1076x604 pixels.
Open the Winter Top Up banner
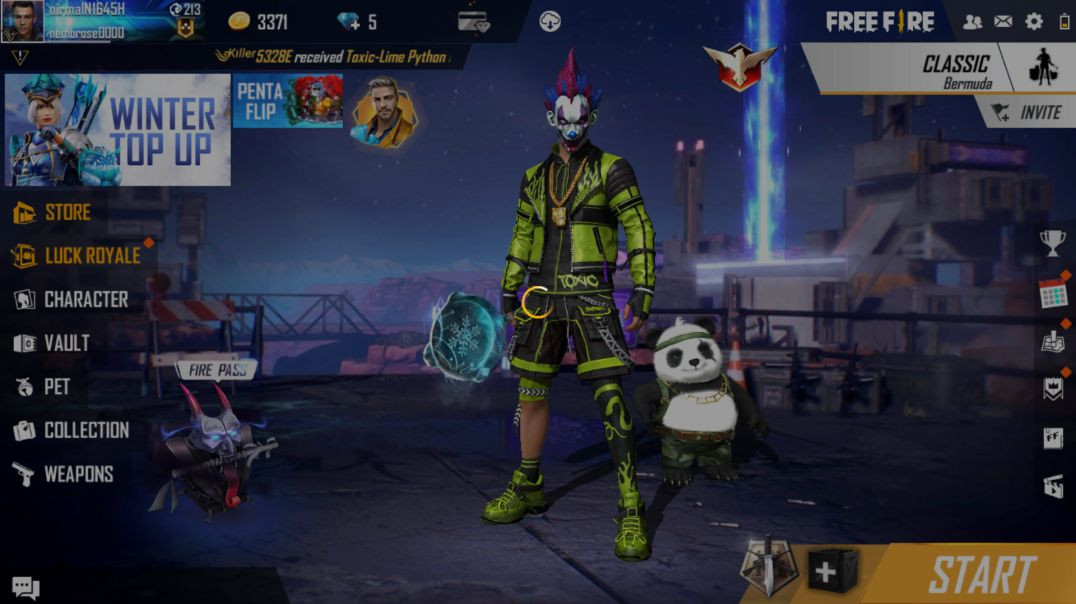pos(117,130)
